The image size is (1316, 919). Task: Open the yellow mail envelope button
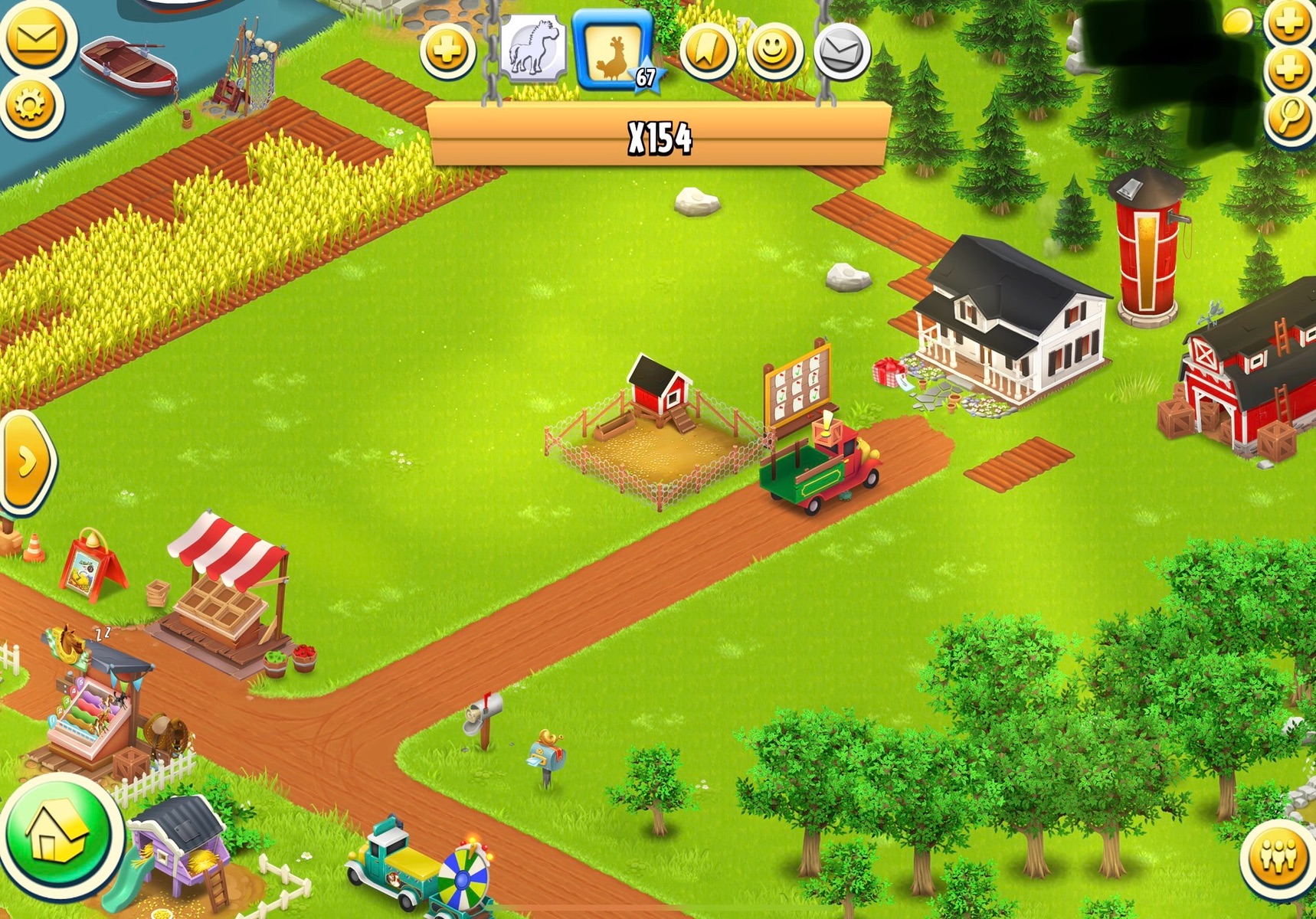tap(36, 37)
